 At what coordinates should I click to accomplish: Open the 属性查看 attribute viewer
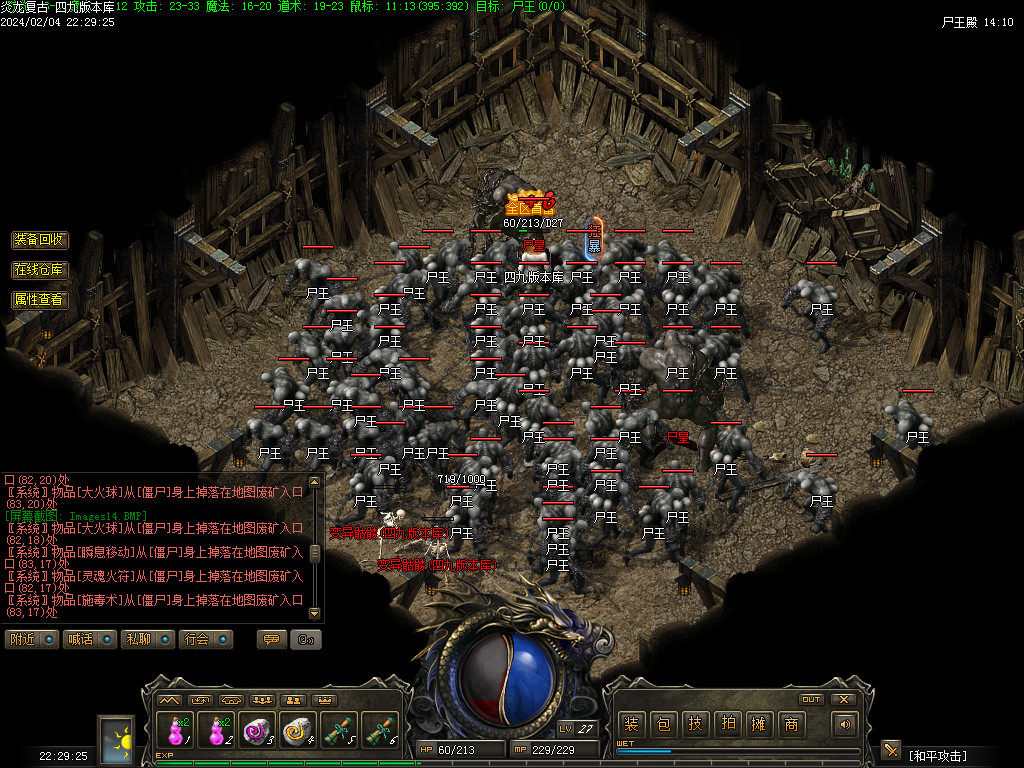click(40, 299)
